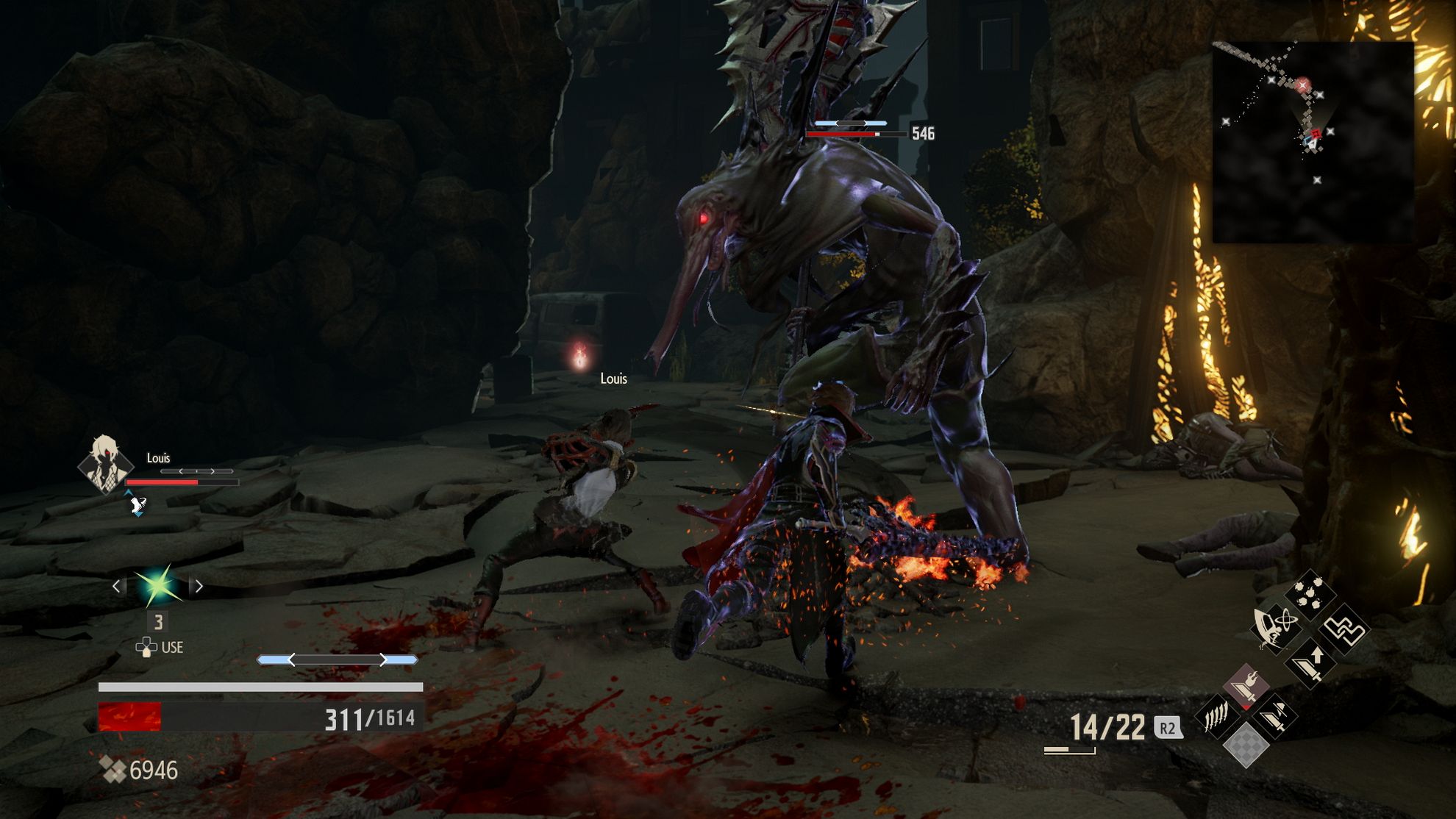Use the green star item

click(157, 586)
